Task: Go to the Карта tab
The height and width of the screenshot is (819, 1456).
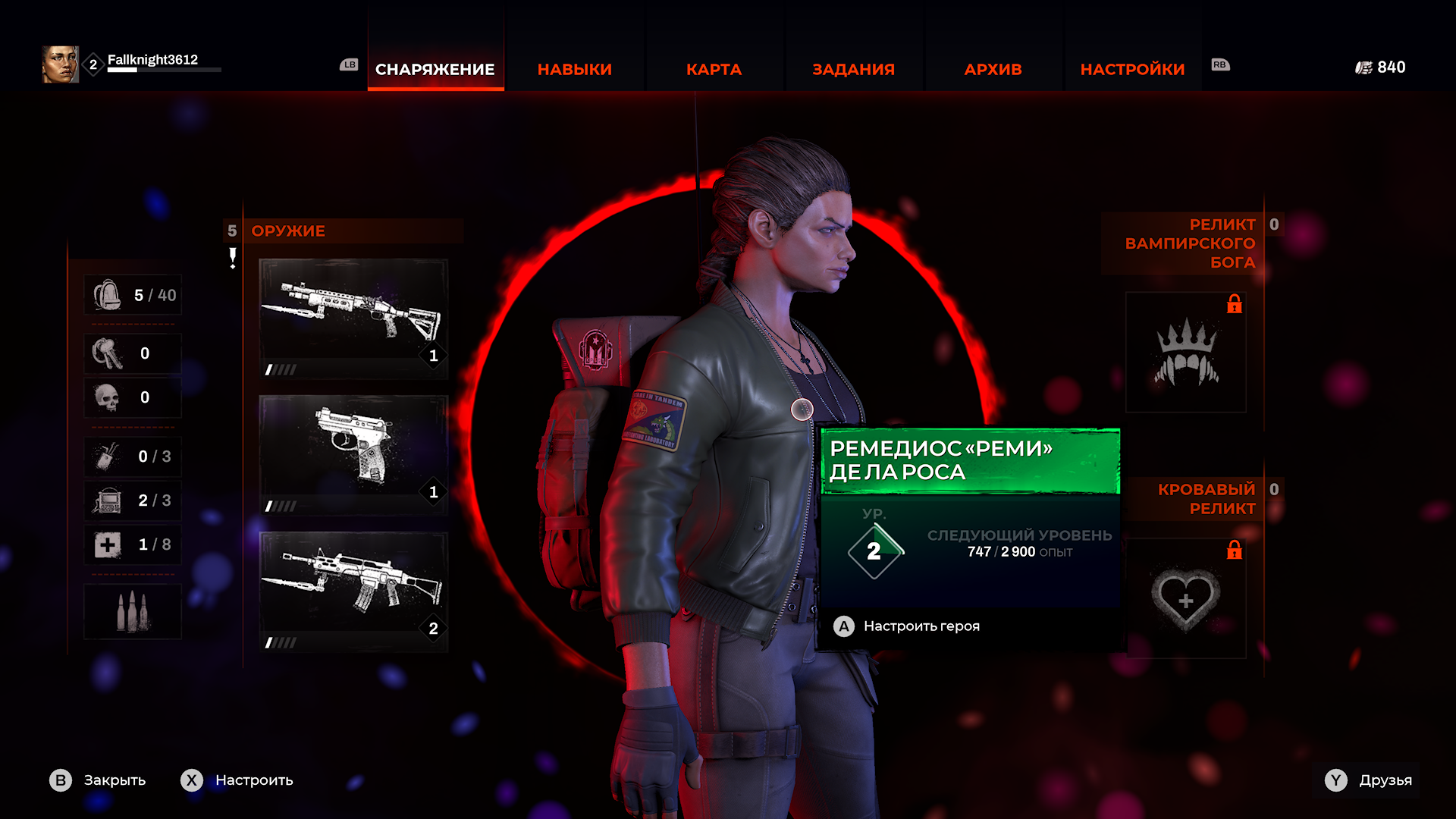Action: pos(714,69)
